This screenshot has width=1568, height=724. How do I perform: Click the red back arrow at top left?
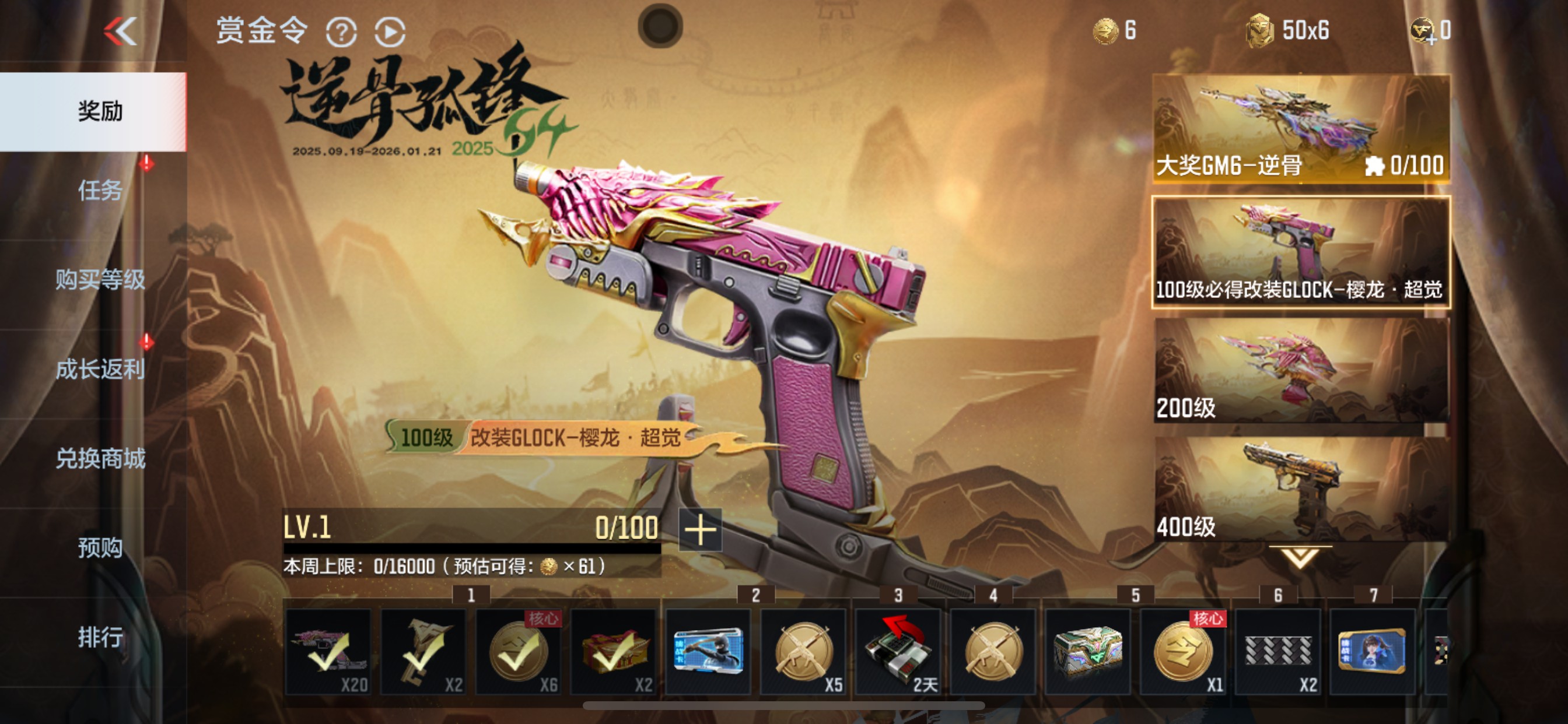[122, 30]
